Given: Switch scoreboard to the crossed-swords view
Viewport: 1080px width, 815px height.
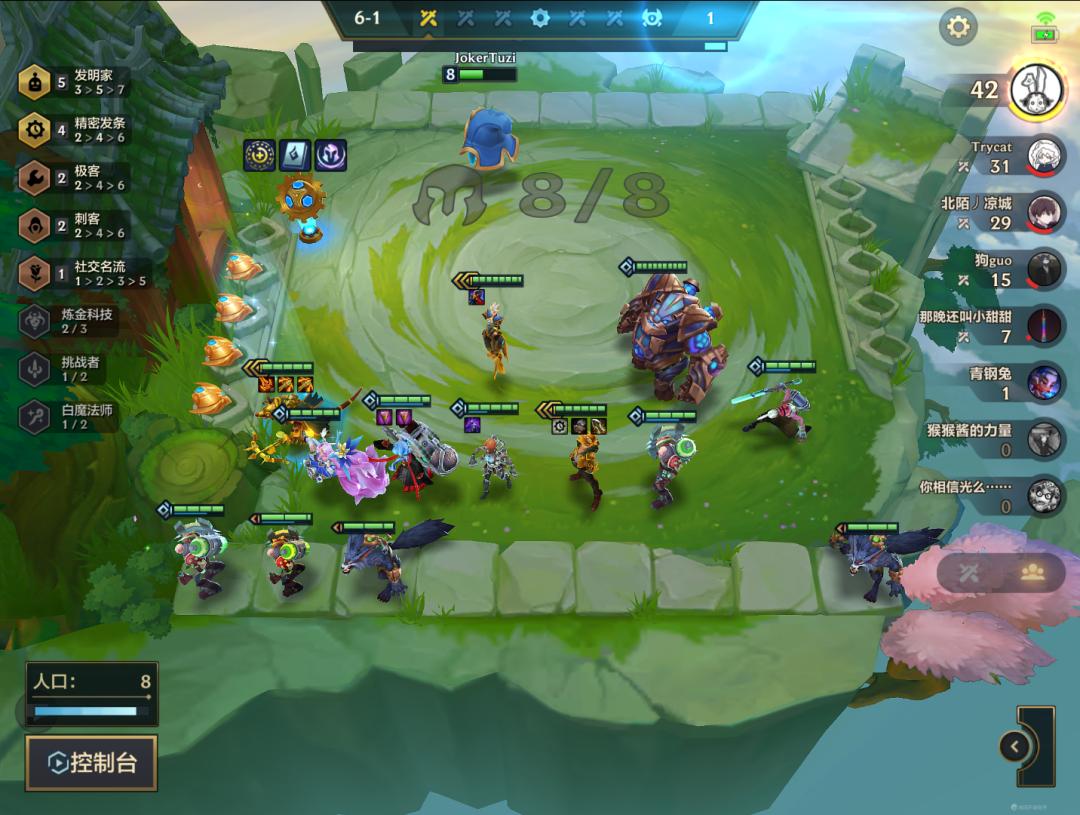Looking at the screenshot, I should point(969,573).
